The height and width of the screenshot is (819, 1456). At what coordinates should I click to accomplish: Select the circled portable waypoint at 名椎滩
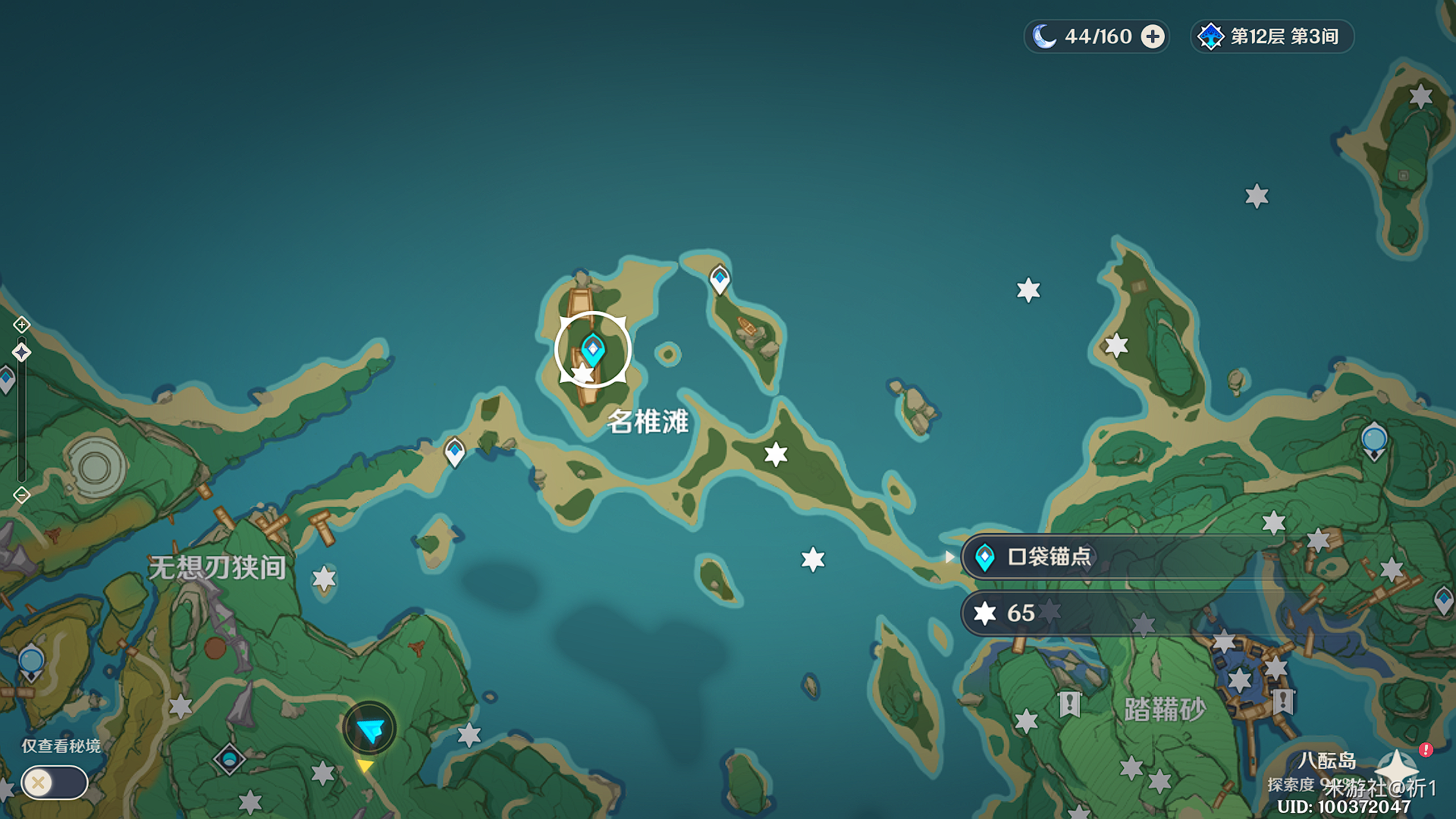[x=593, y=350]
